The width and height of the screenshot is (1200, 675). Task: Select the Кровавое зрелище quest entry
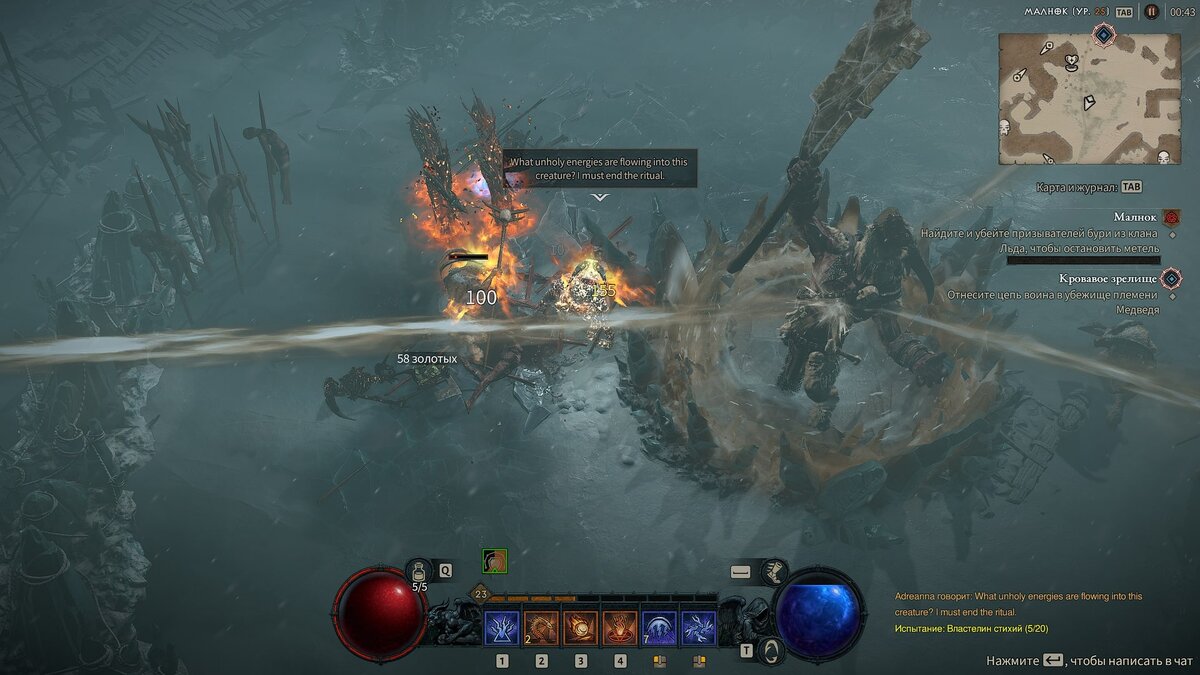tap(1108, 279)
